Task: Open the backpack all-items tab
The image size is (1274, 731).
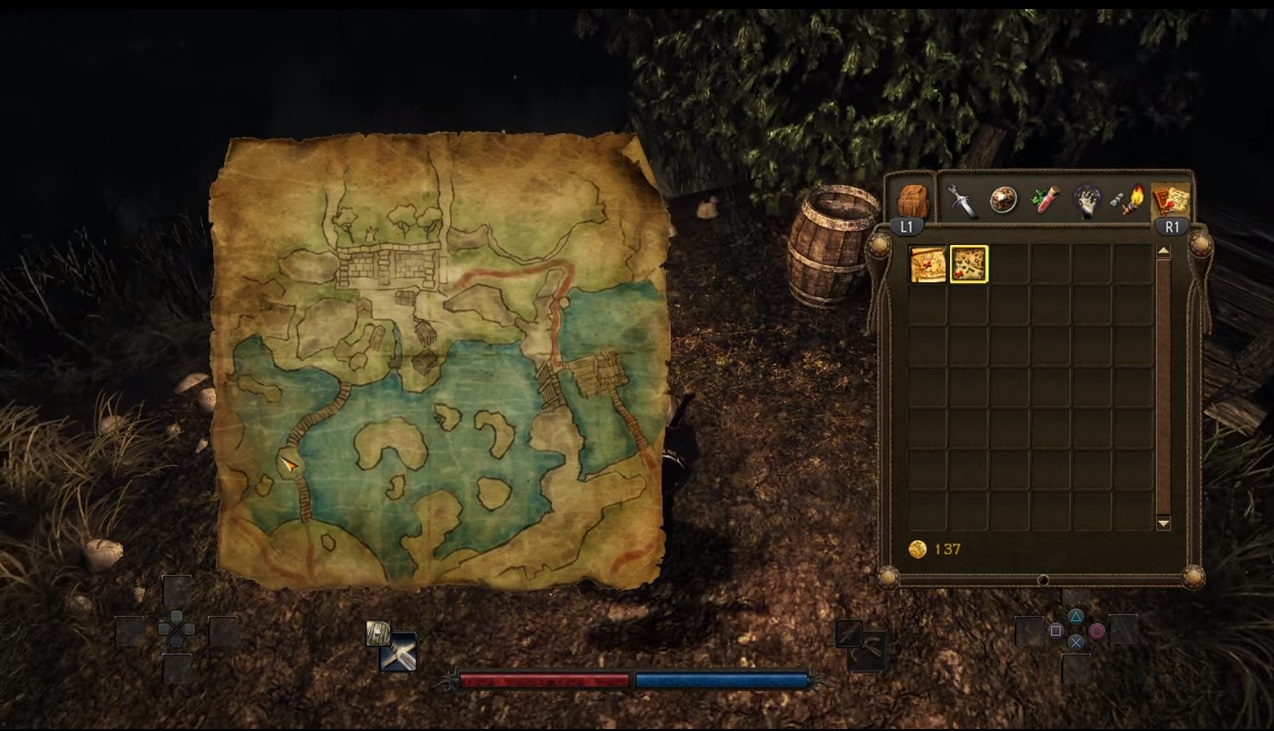Action: (913, 199)
